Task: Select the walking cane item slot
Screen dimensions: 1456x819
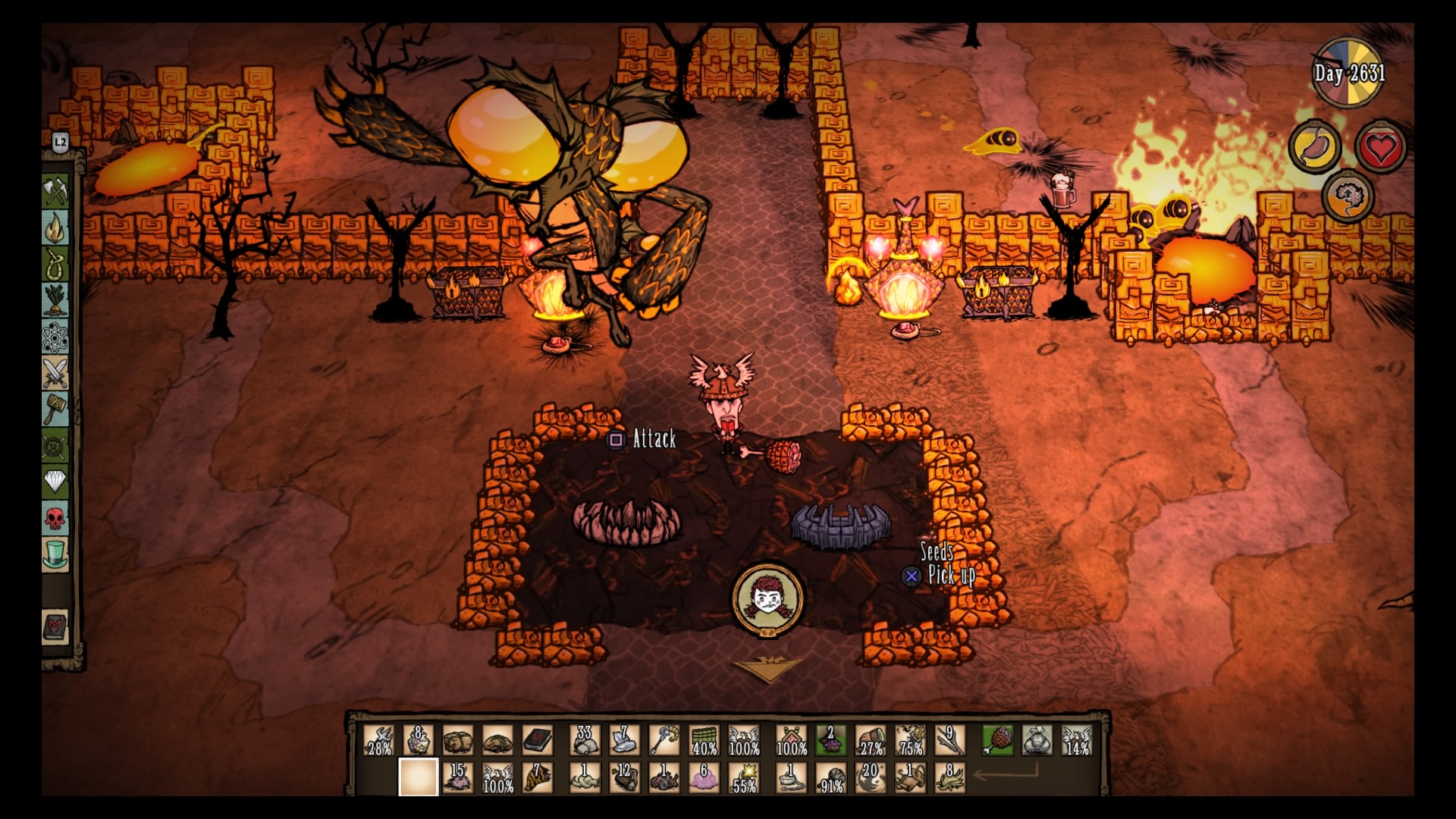Action: pyautogui.click(x=664, y=740)
